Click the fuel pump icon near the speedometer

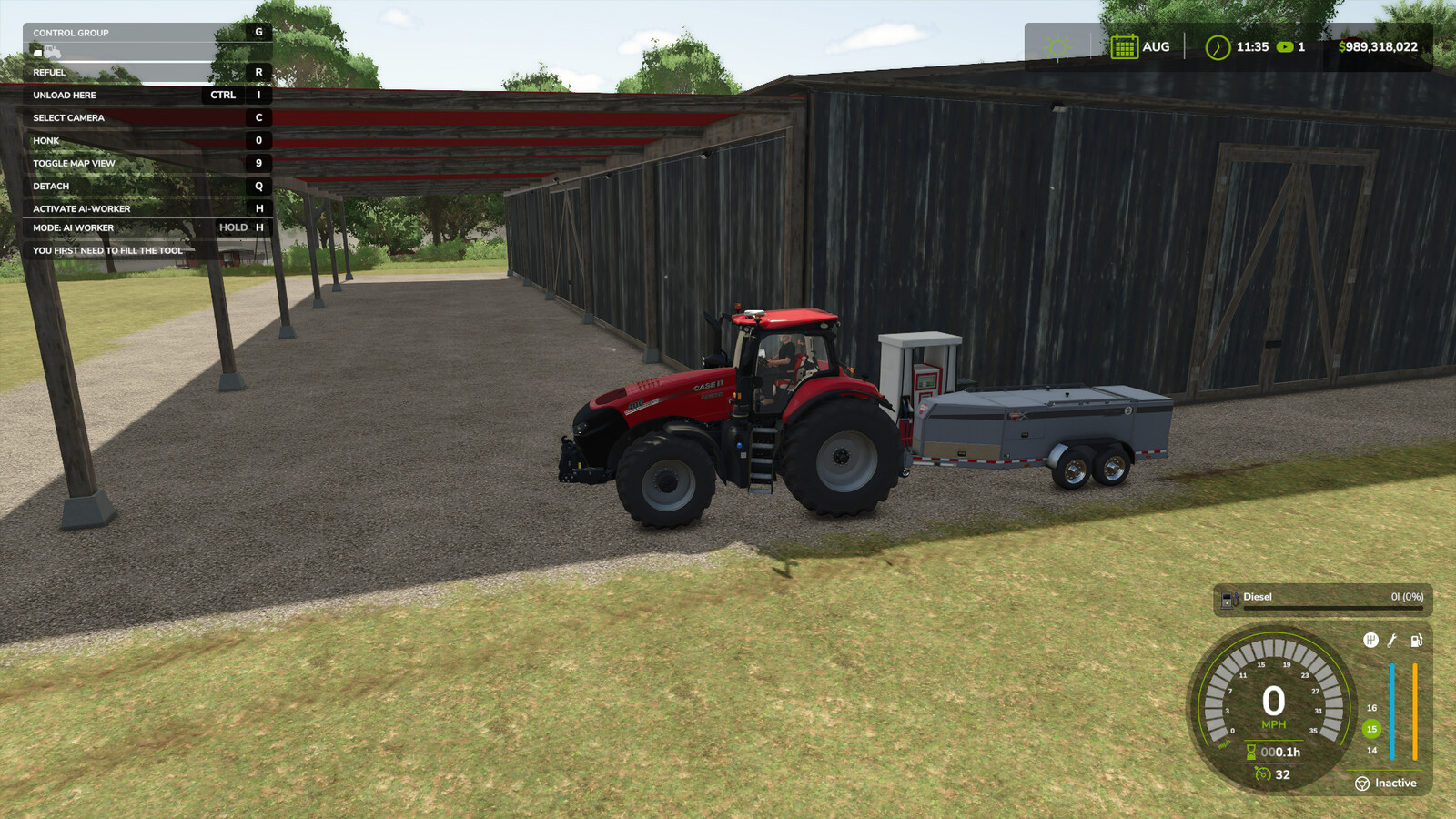click(x=1416, y=641)
